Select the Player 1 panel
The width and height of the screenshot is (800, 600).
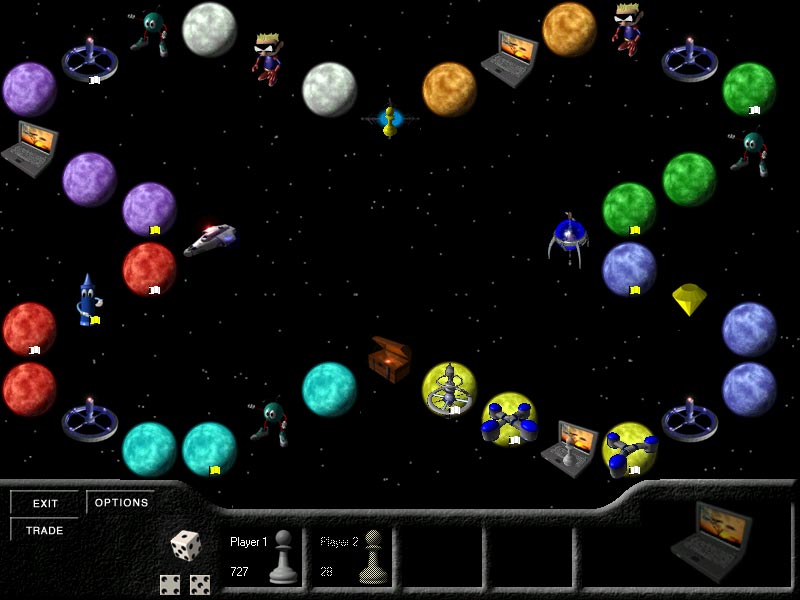coord(263,557)
